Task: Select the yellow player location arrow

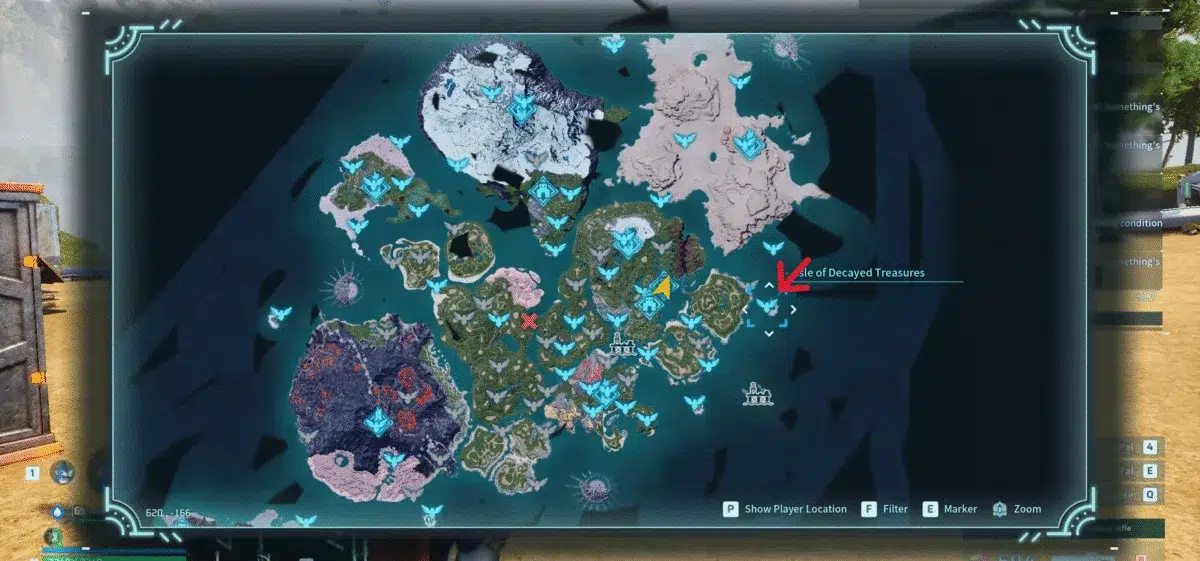Action: (661, 285)
